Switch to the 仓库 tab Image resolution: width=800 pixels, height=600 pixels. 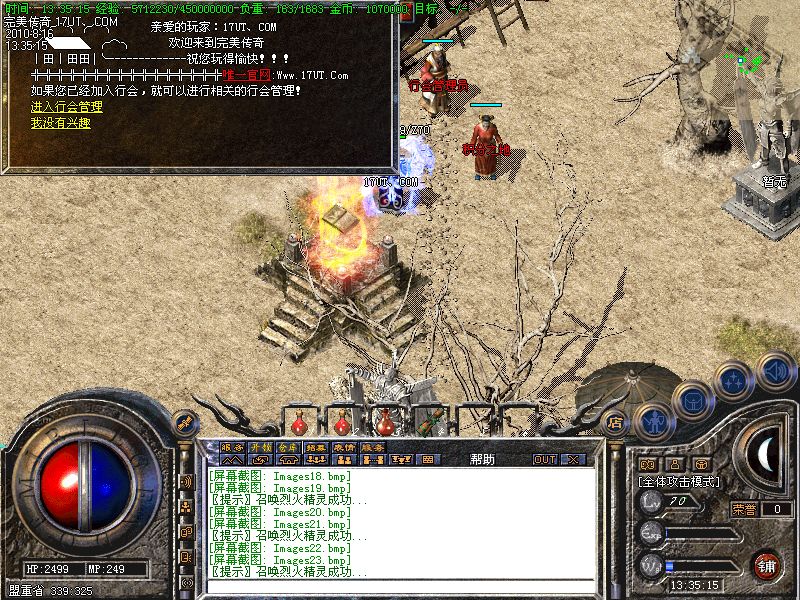click(x=288, y=447)
